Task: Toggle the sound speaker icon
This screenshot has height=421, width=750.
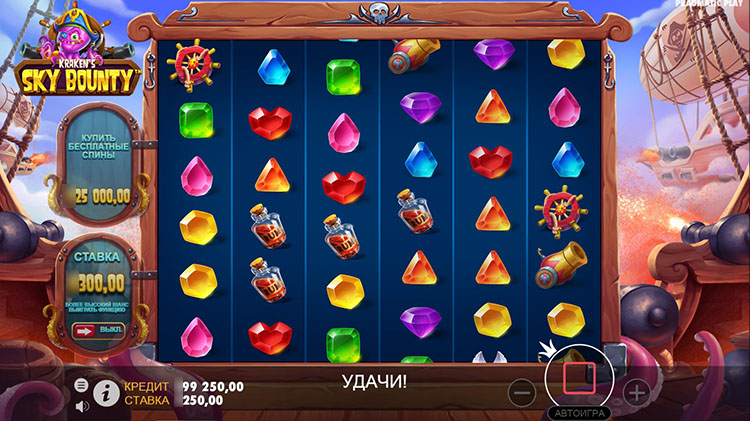Action: (x=81, y=406)
